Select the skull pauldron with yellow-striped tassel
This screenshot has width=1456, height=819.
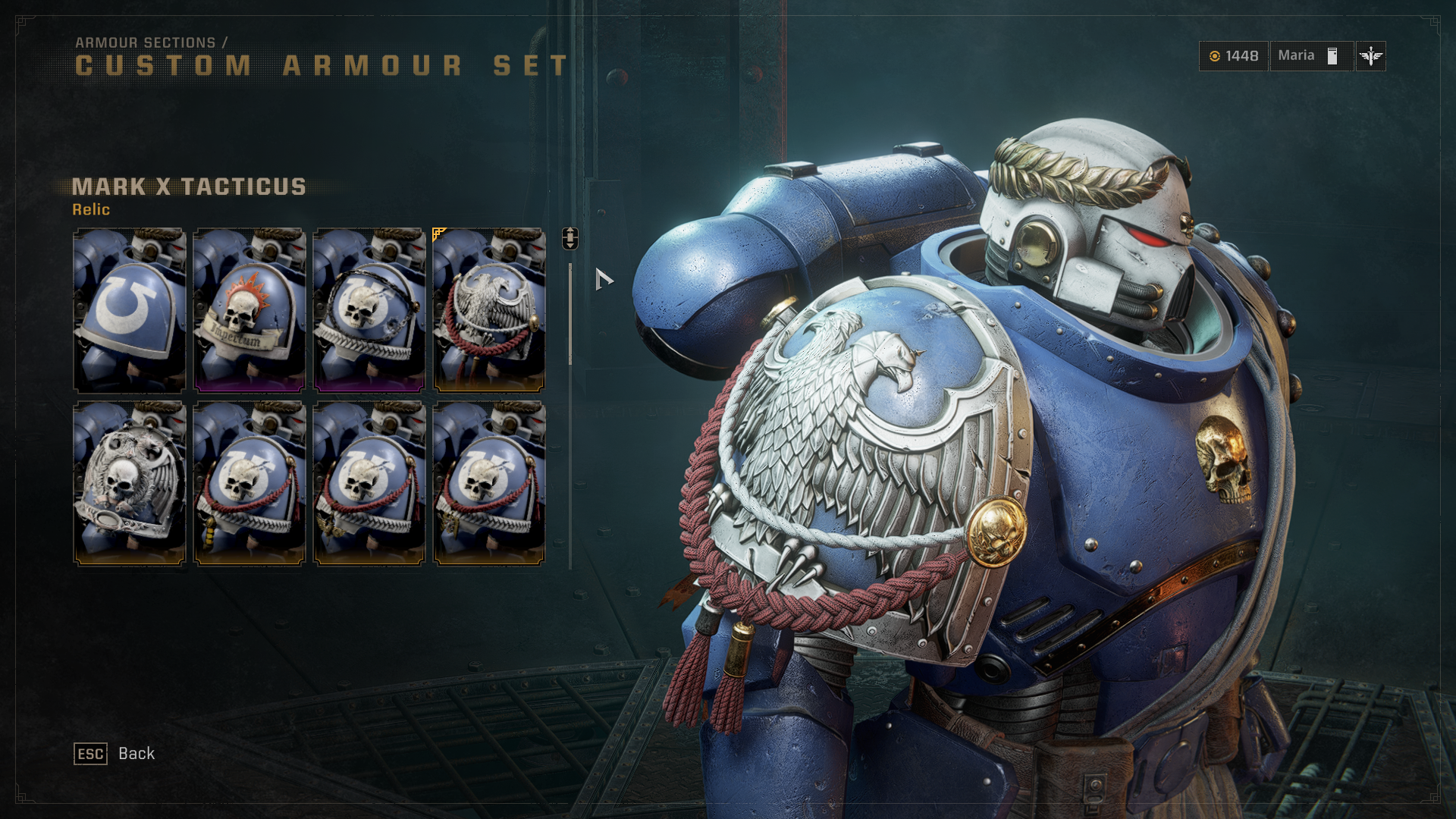click(x=249, y=483)
